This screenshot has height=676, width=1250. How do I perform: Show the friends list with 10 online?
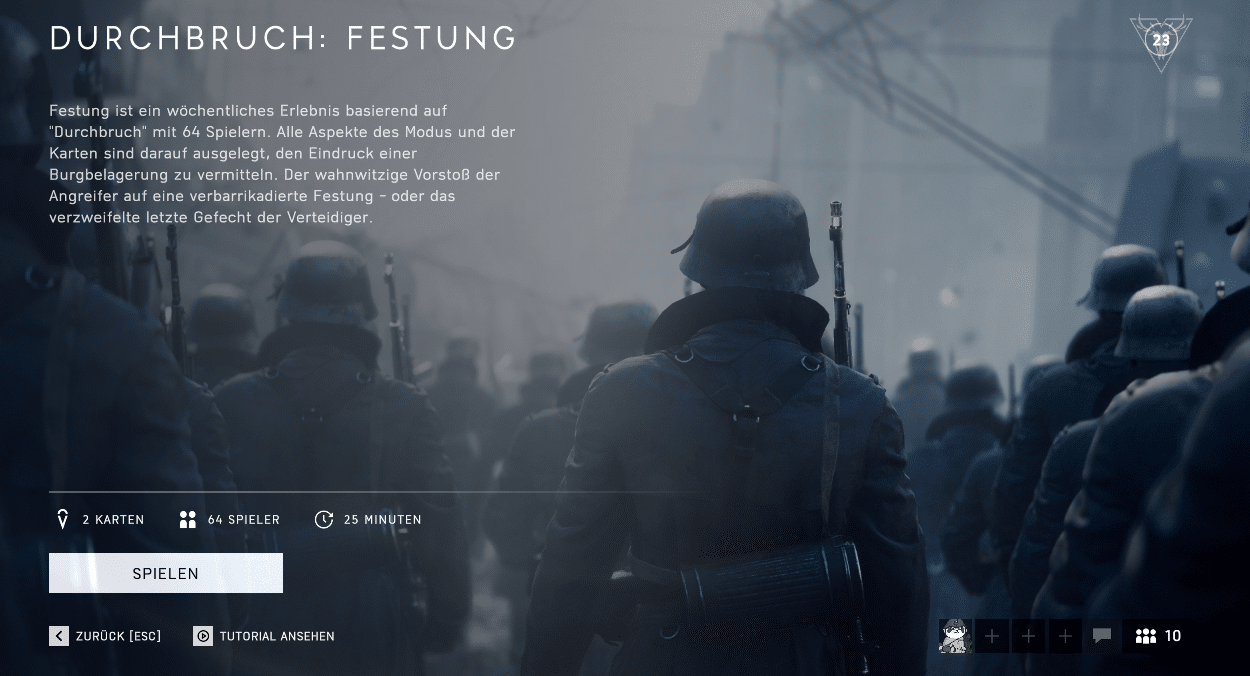pos(1159,636)
